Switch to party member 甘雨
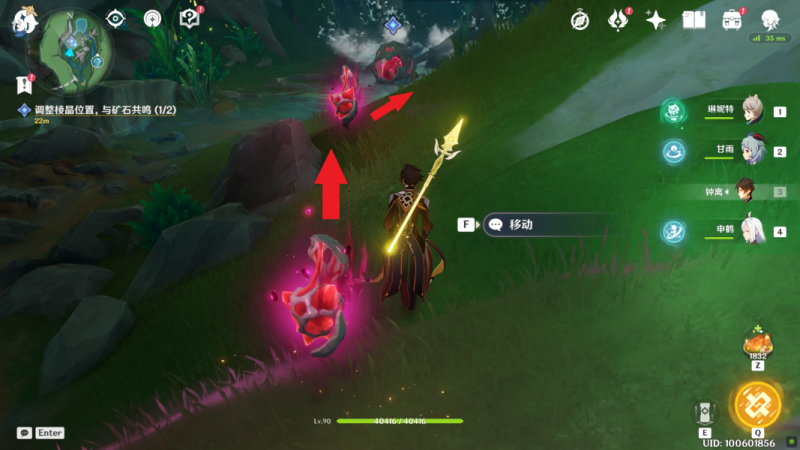This screenshot has width=800, height=450. point(752,151)
